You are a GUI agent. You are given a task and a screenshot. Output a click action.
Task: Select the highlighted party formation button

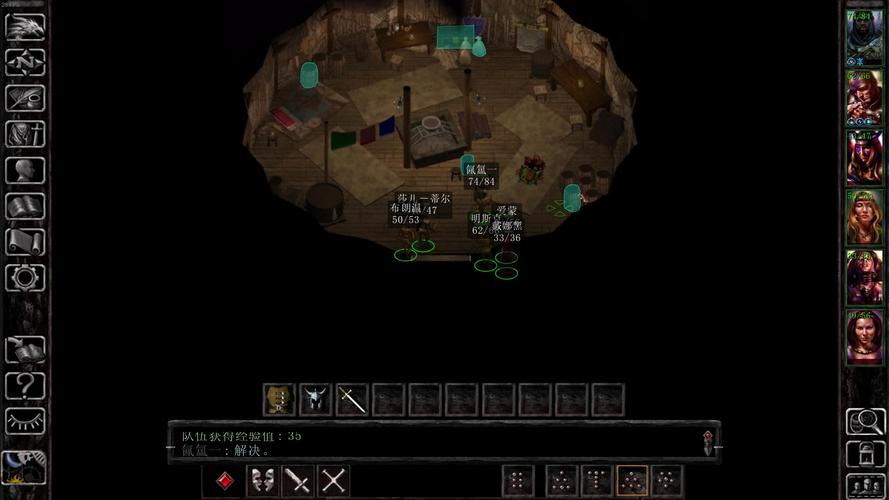pos(631,481)
